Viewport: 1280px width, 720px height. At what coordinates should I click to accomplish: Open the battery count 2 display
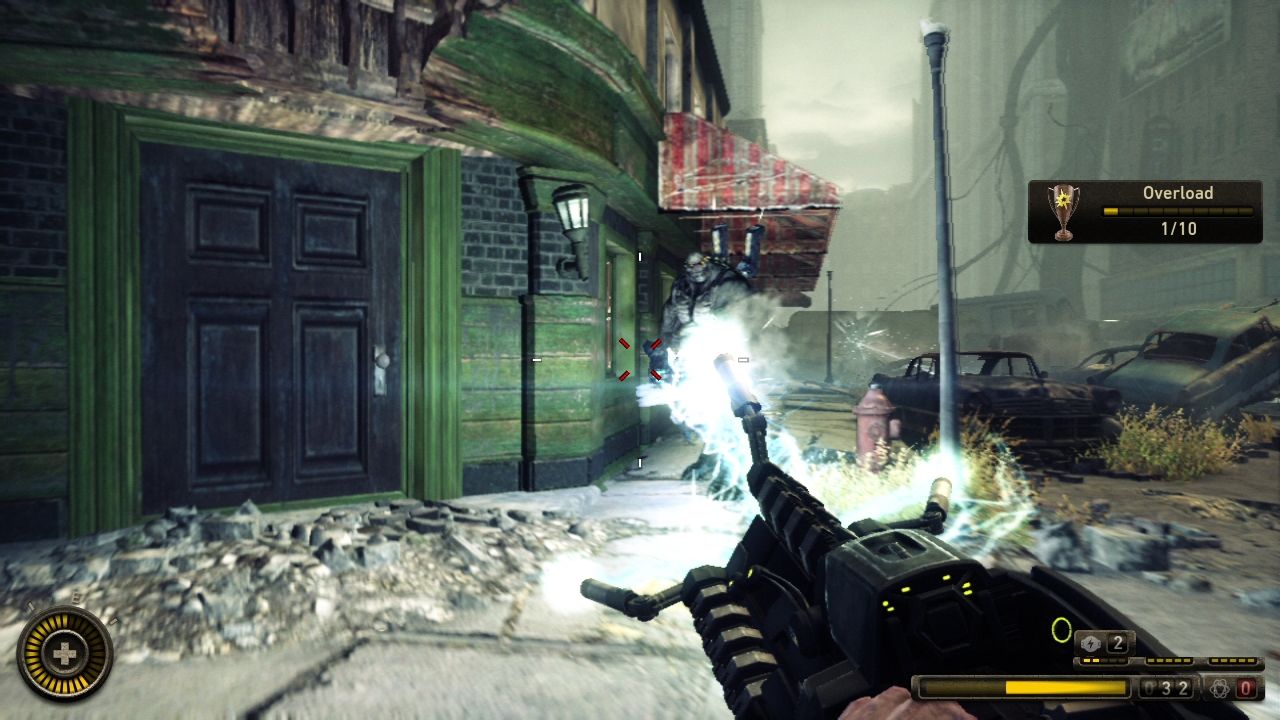(x=1118, y=644)
